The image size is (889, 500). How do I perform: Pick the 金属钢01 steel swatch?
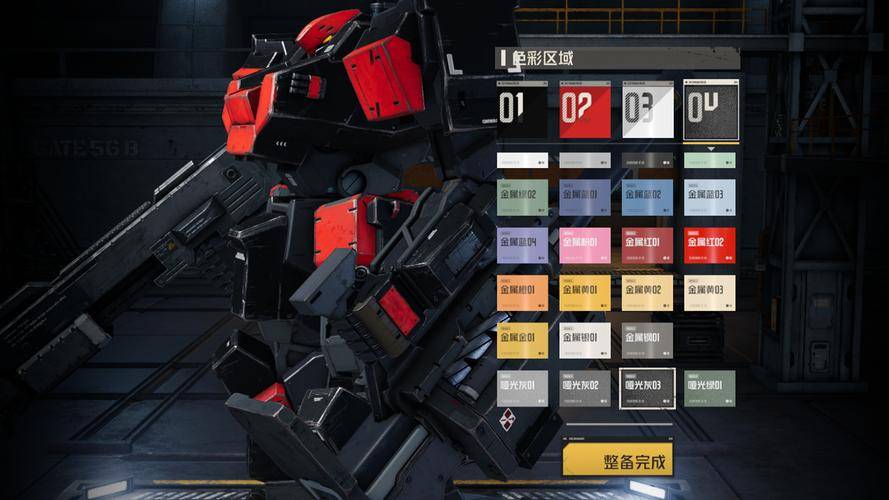(647, 340)
